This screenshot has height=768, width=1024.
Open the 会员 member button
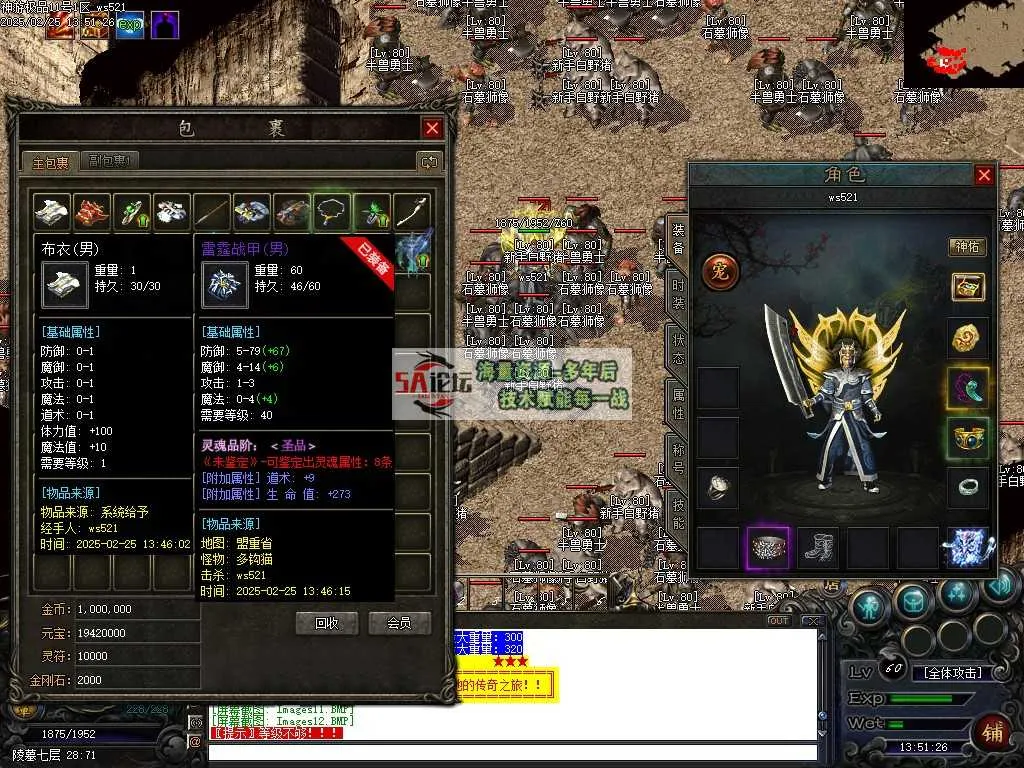tap(399, 623)
